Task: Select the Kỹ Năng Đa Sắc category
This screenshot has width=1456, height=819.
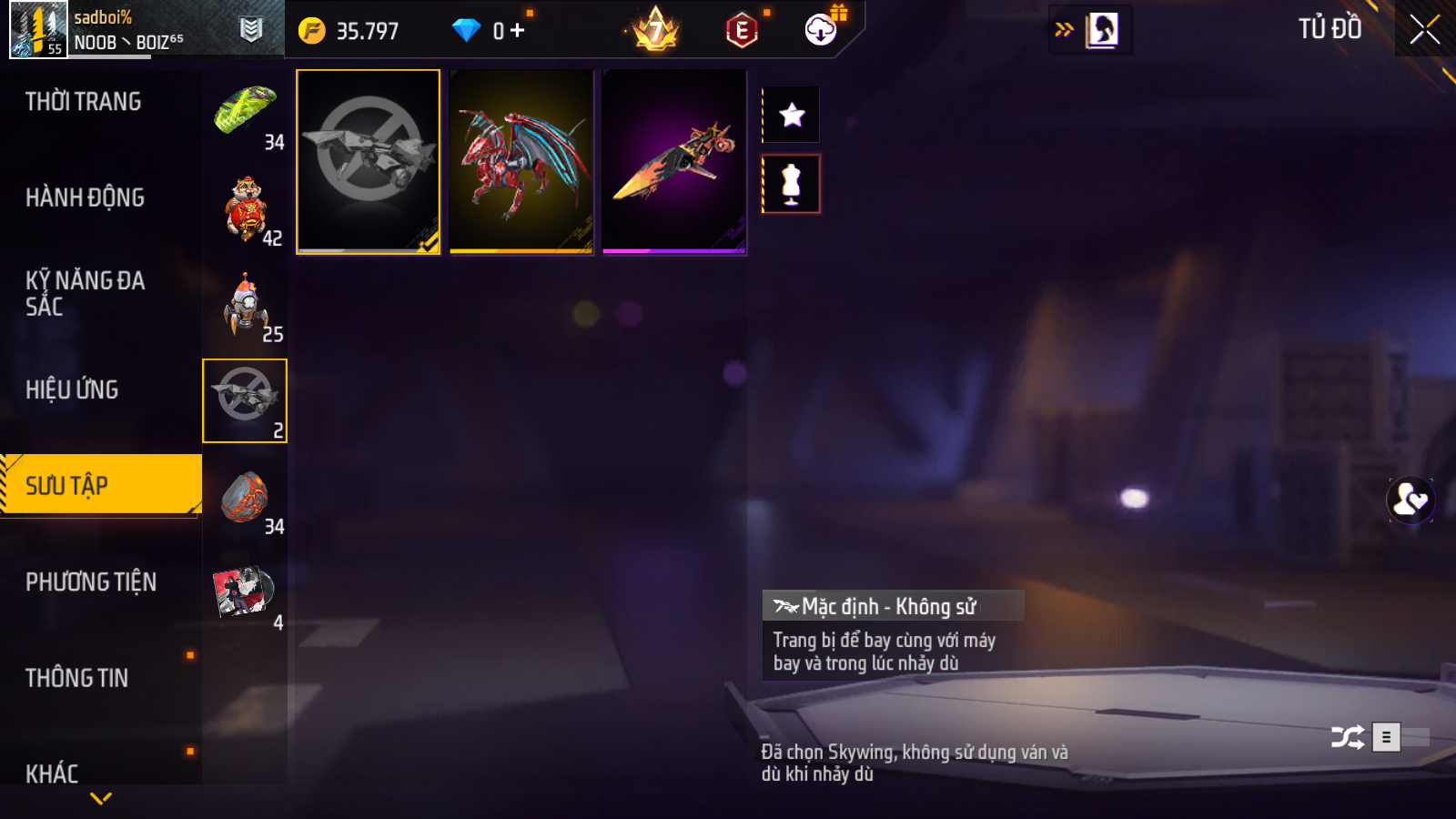Action: (86, 293)
